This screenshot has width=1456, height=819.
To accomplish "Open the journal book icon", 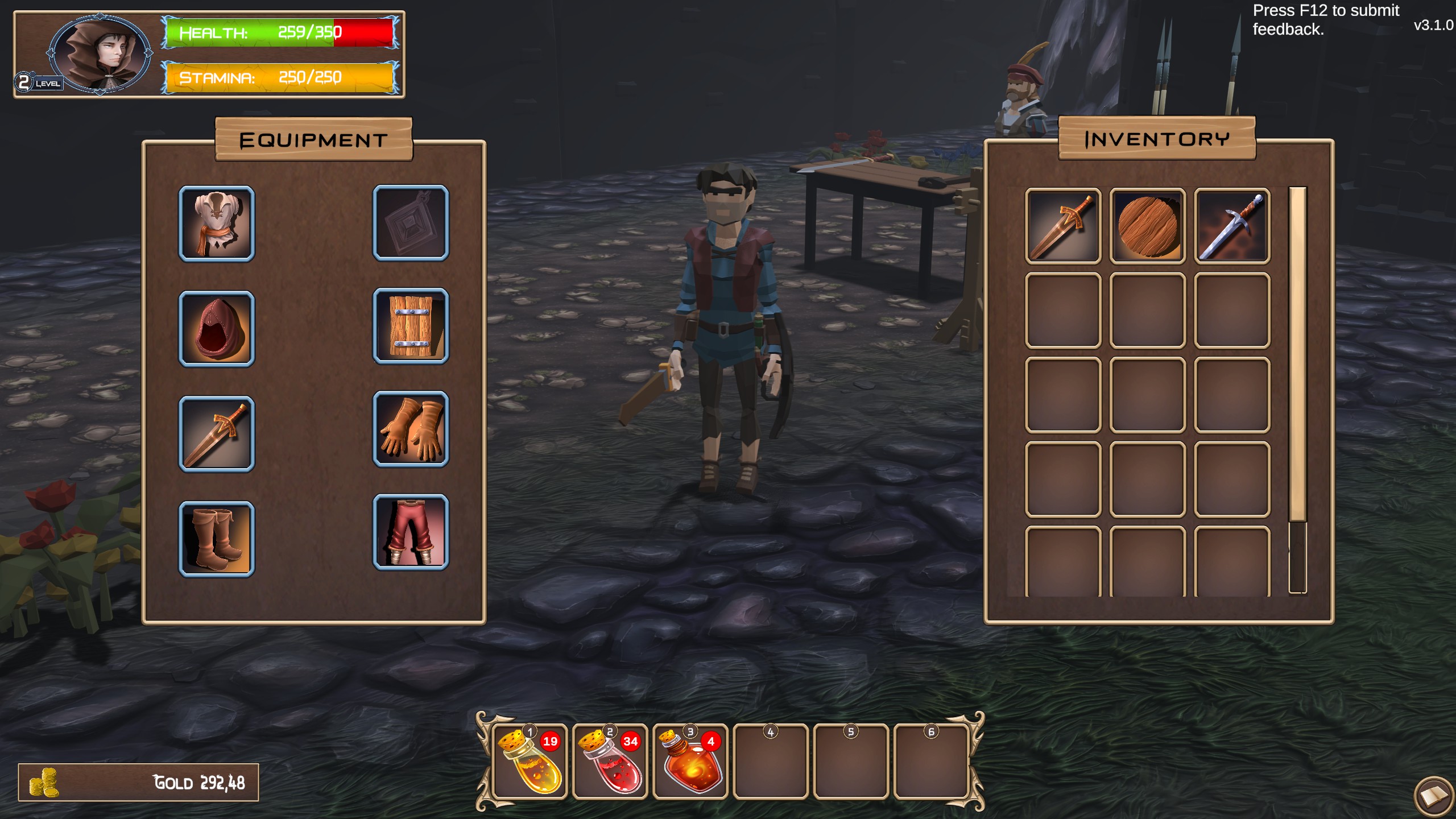I will [x=1434, y=795].
